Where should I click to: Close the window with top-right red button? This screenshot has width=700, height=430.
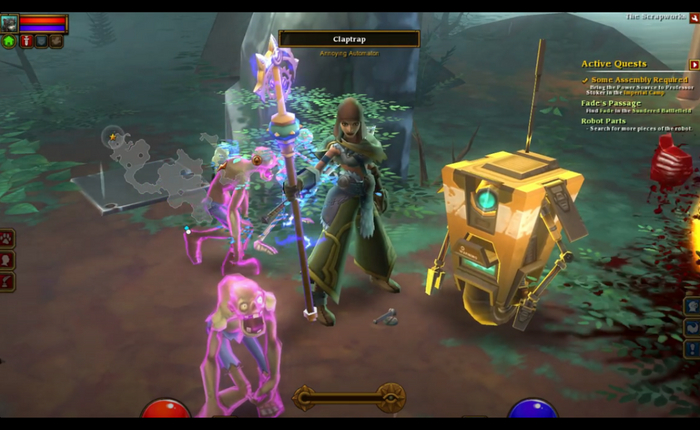(x=694, y=17)
